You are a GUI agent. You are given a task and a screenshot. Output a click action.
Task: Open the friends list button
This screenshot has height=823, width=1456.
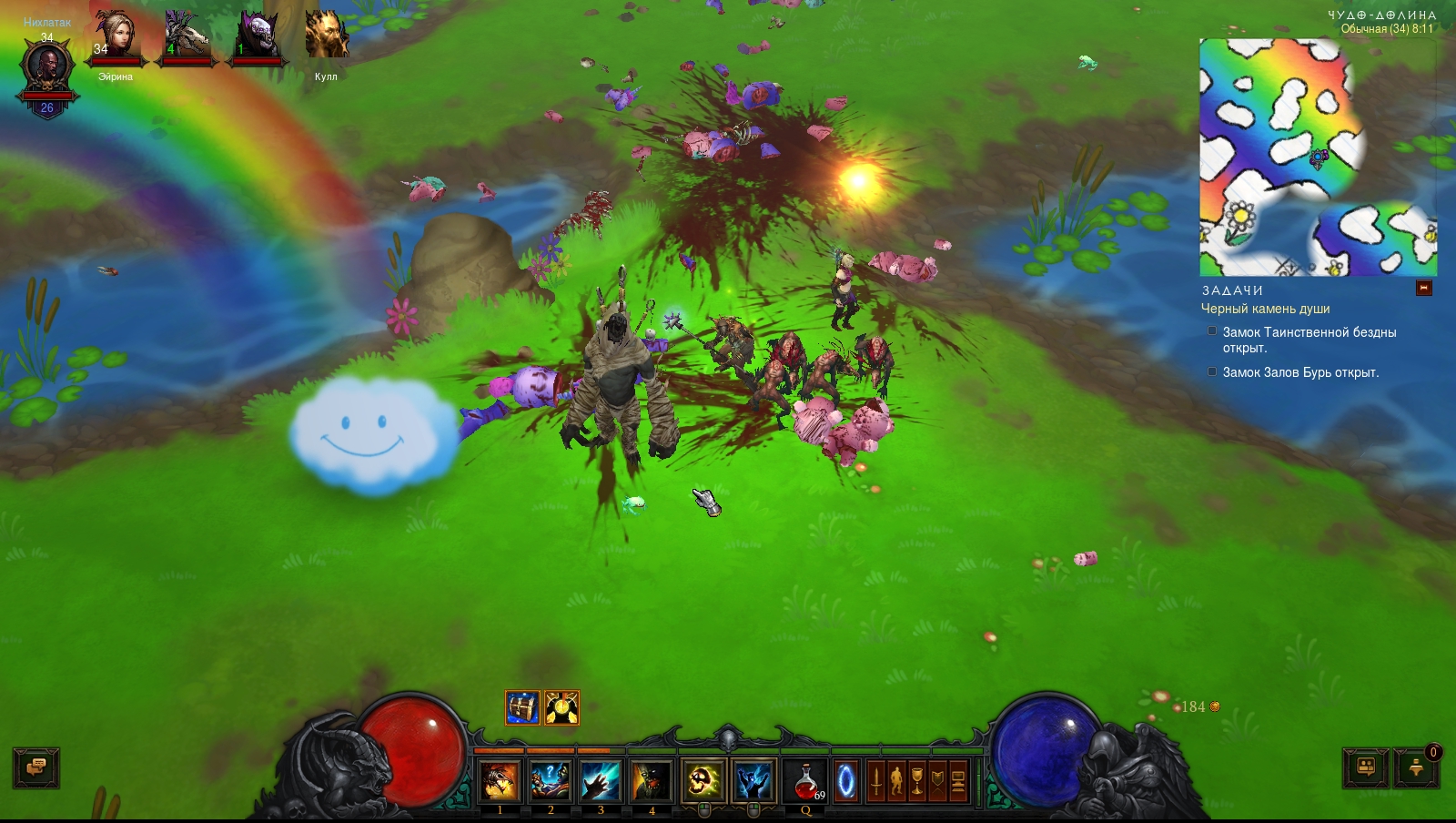coord(1366,767)
